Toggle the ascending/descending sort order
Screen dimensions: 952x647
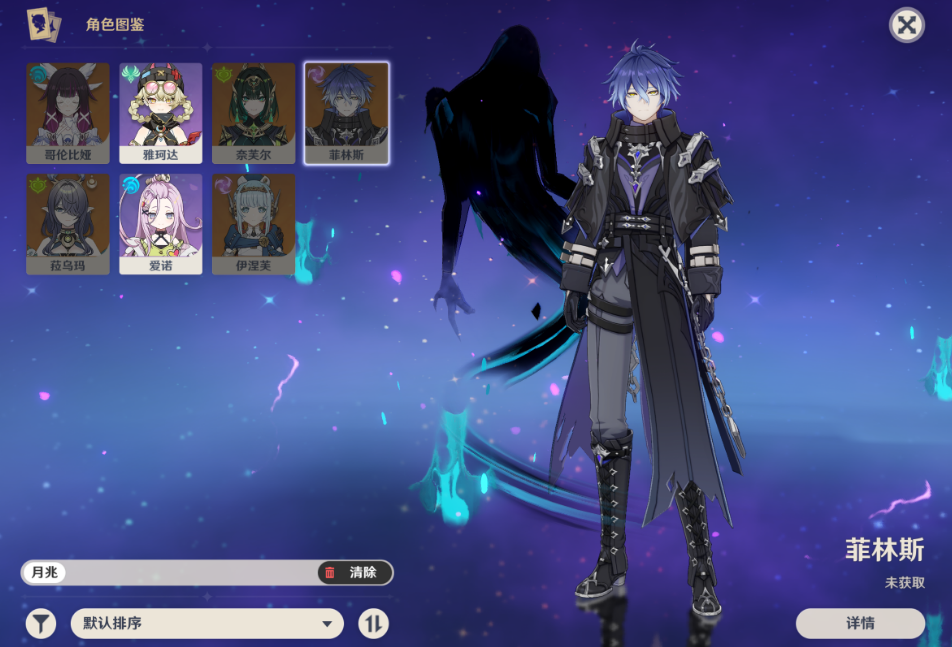373,624
